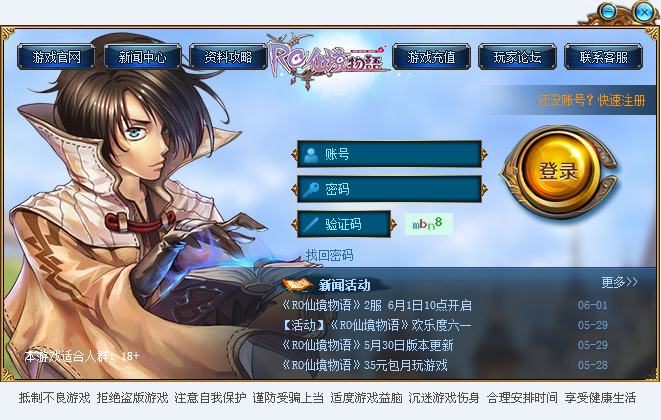Select the 密码 password input field
The height and width of the screenshot is (420, 661).
click(390, 189)
